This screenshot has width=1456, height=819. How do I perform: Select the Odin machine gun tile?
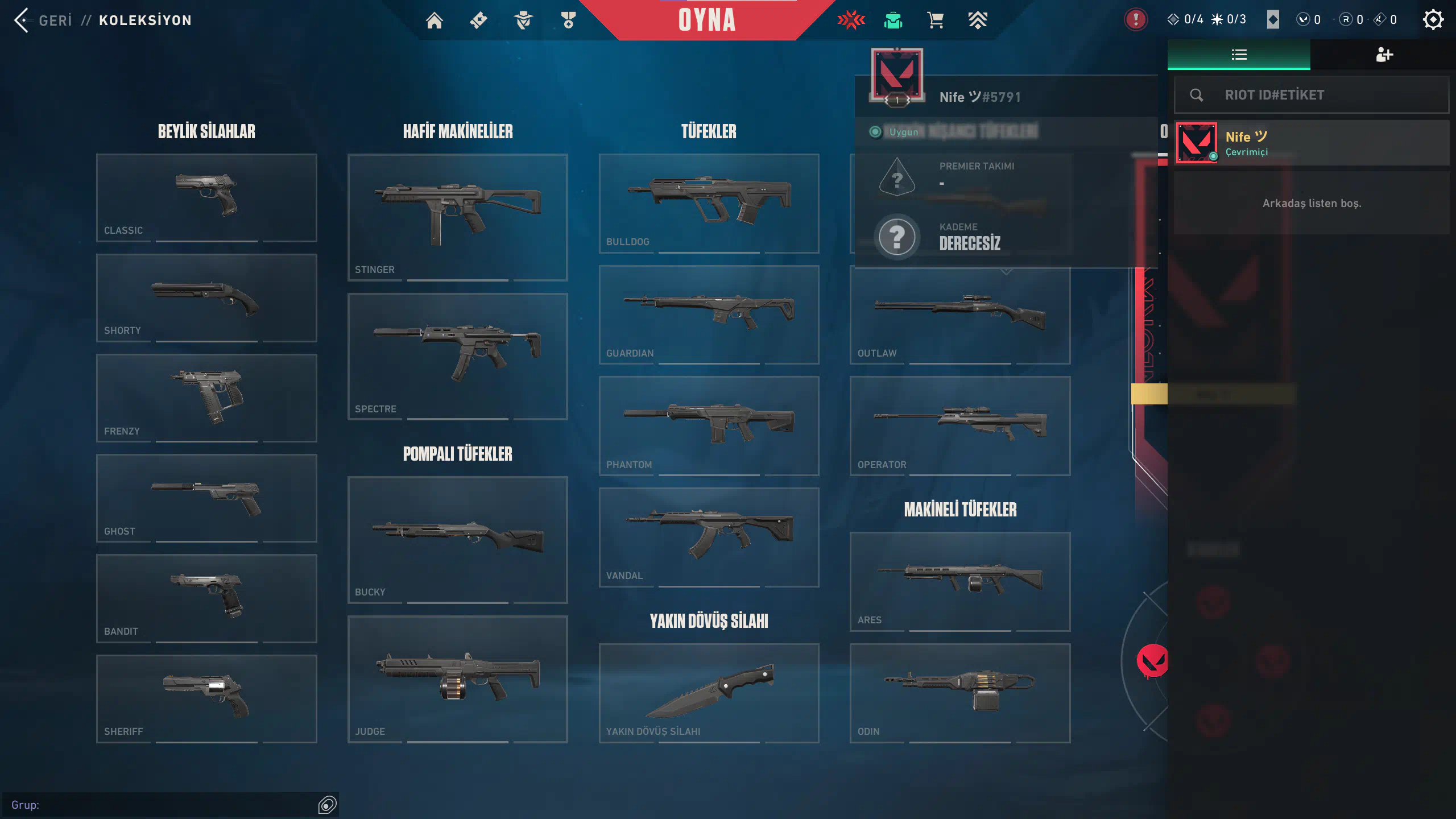960,693
